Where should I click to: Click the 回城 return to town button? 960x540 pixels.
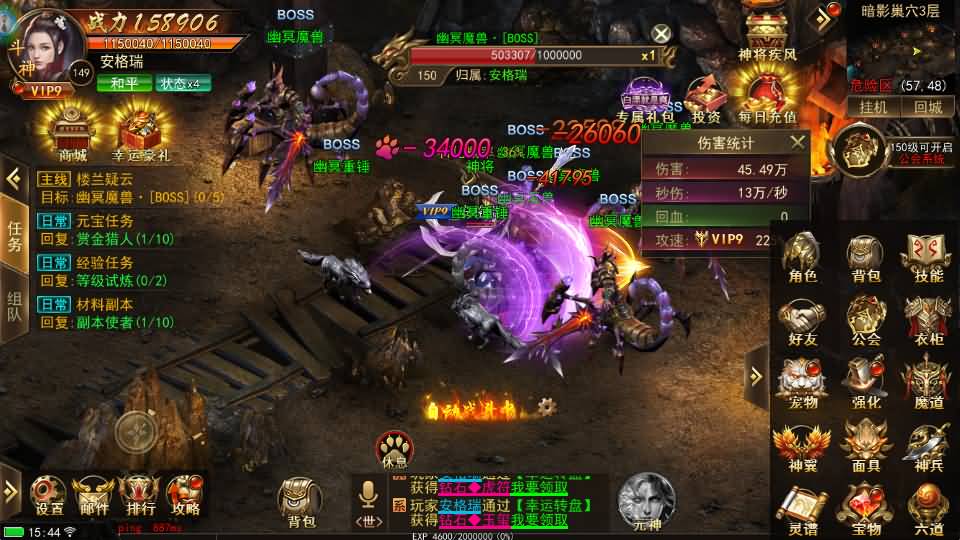click(x=927, y=107)
